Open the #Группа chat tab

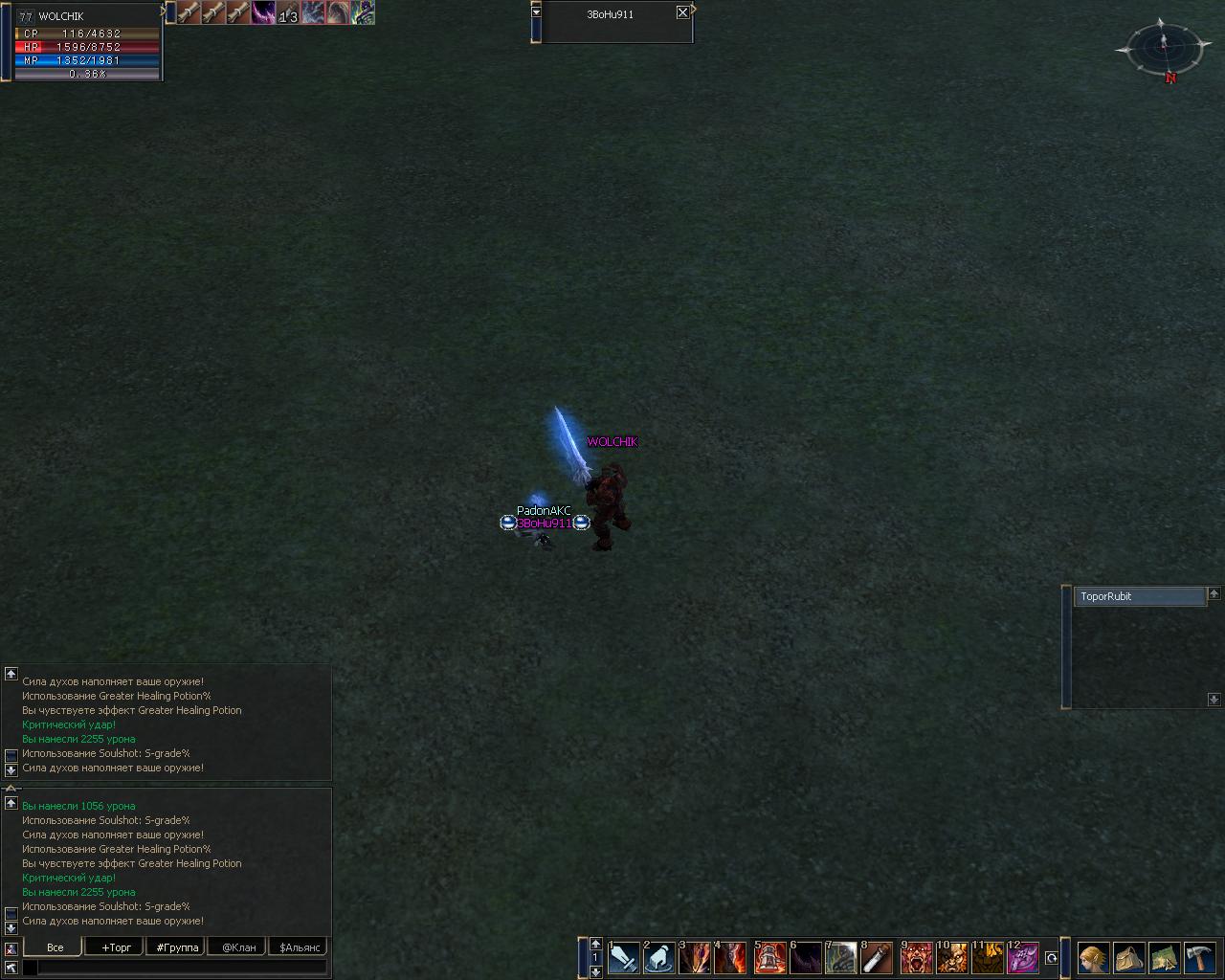pos(177,947)
